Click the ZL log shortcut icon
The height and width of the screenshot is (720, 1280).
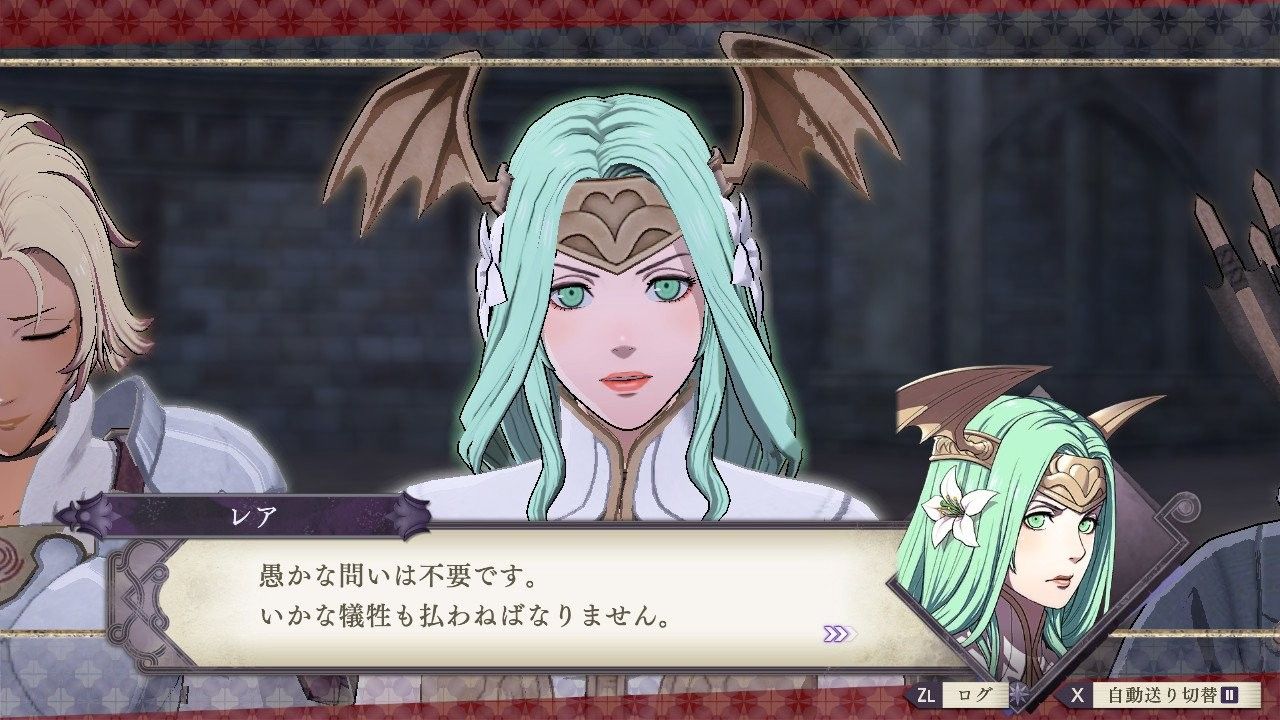pos(927,694)
